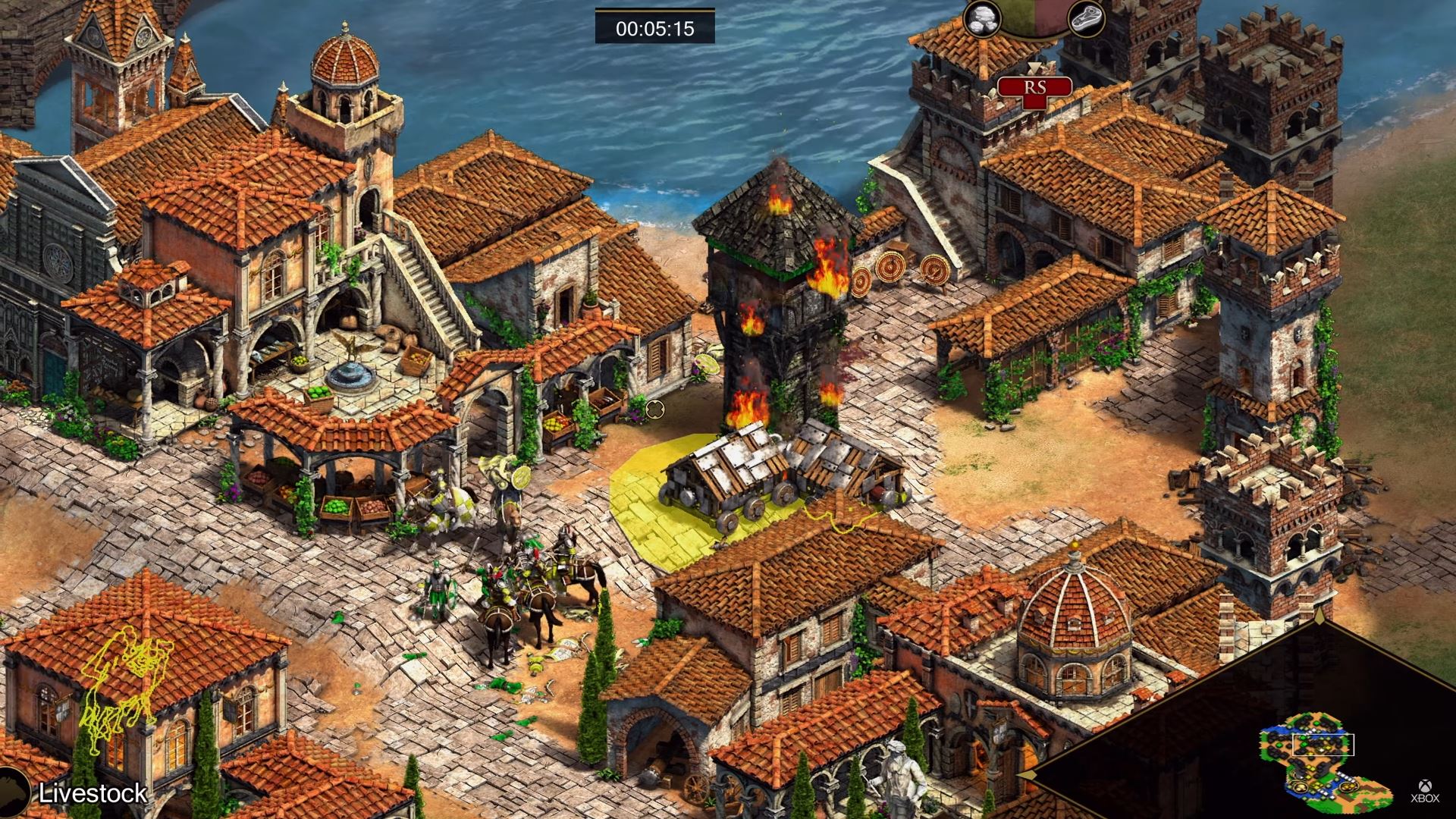The width and height of the screenshot is (1456, 819).
Task: Click the green selection cursor reticle
Action: point(654,409)
